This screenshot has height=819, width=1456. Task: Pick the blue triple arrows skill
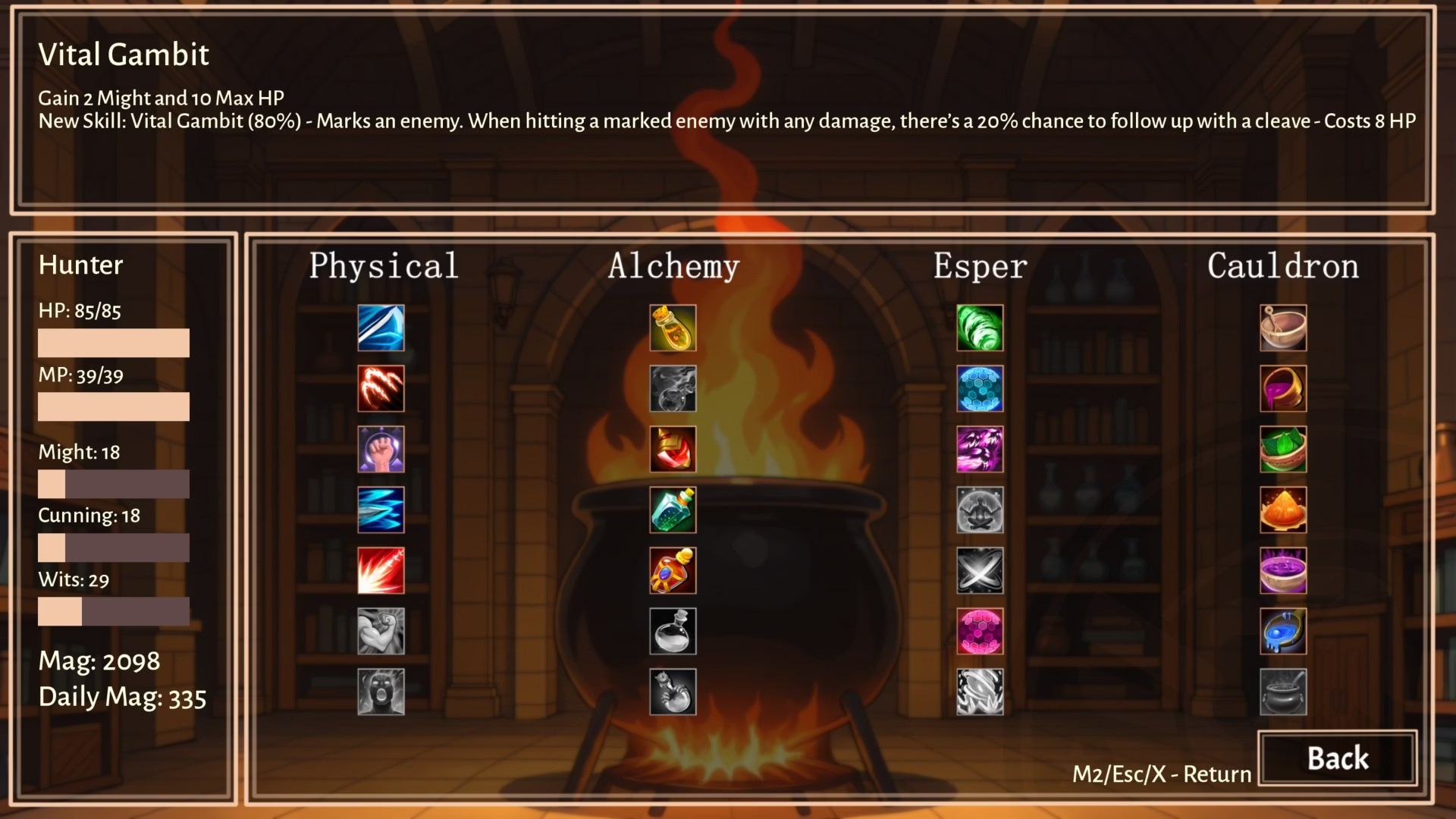point(381,510)
